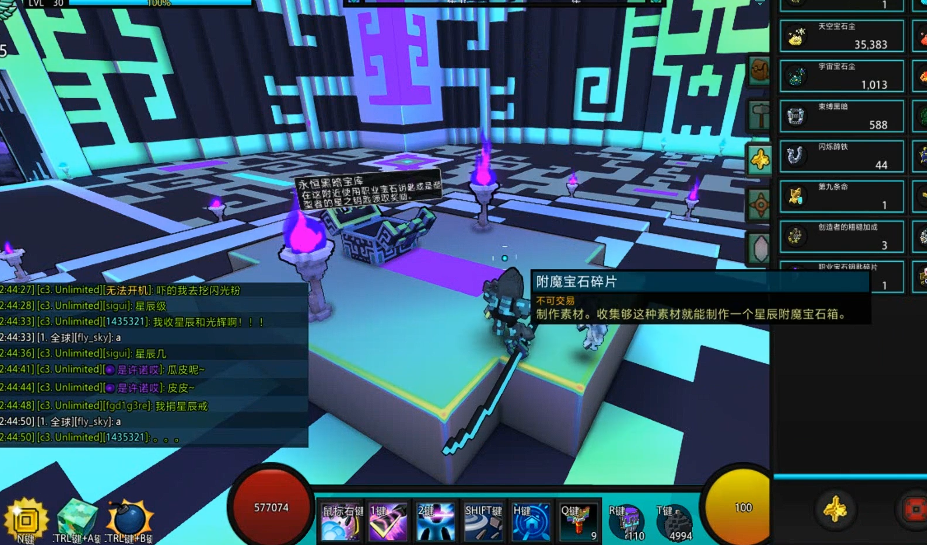Viewport: 927px width, 545px height.
Task: Select the 宇宙宝石尘 inventory slot
Action: click(x=842, y=76)
